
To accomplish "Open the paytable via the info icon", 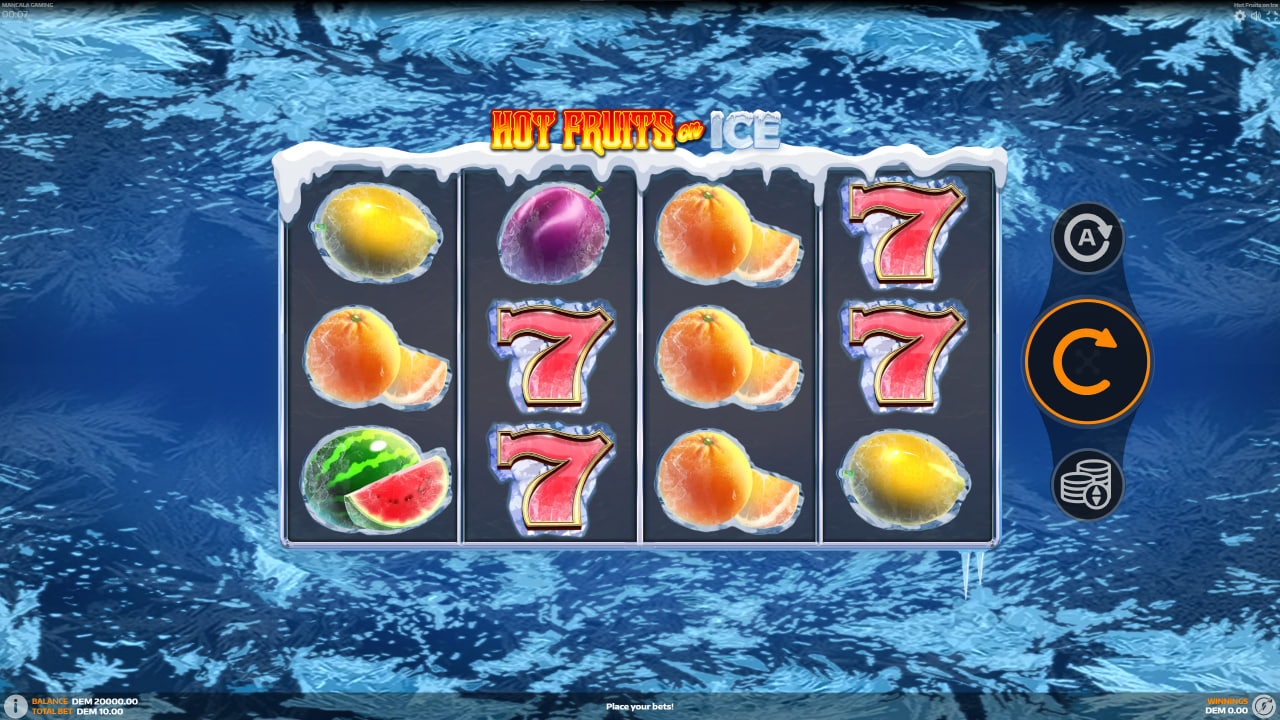I will tap(14, 705).
